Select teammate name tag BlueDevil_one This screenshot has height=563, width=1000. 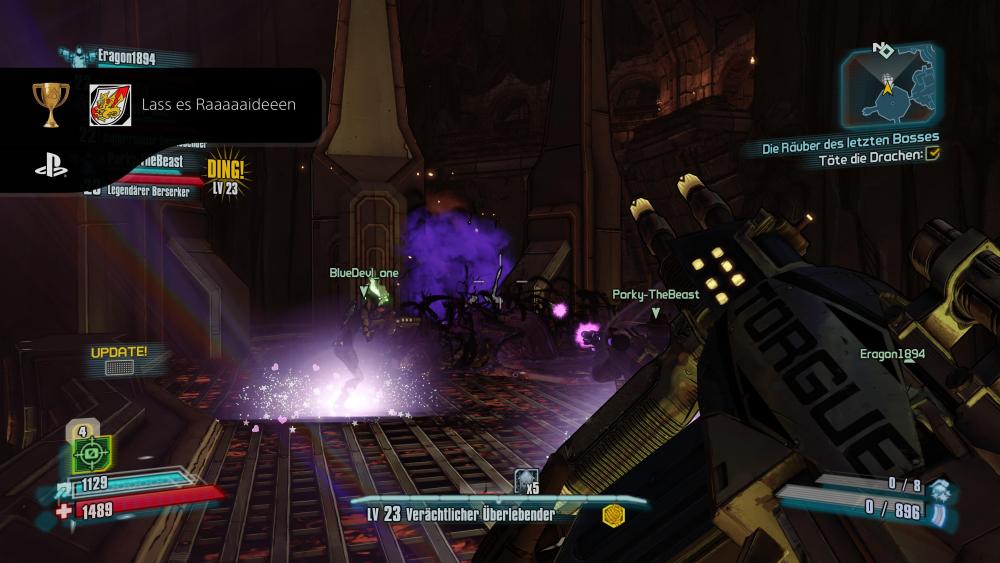[x=364, y=272]
